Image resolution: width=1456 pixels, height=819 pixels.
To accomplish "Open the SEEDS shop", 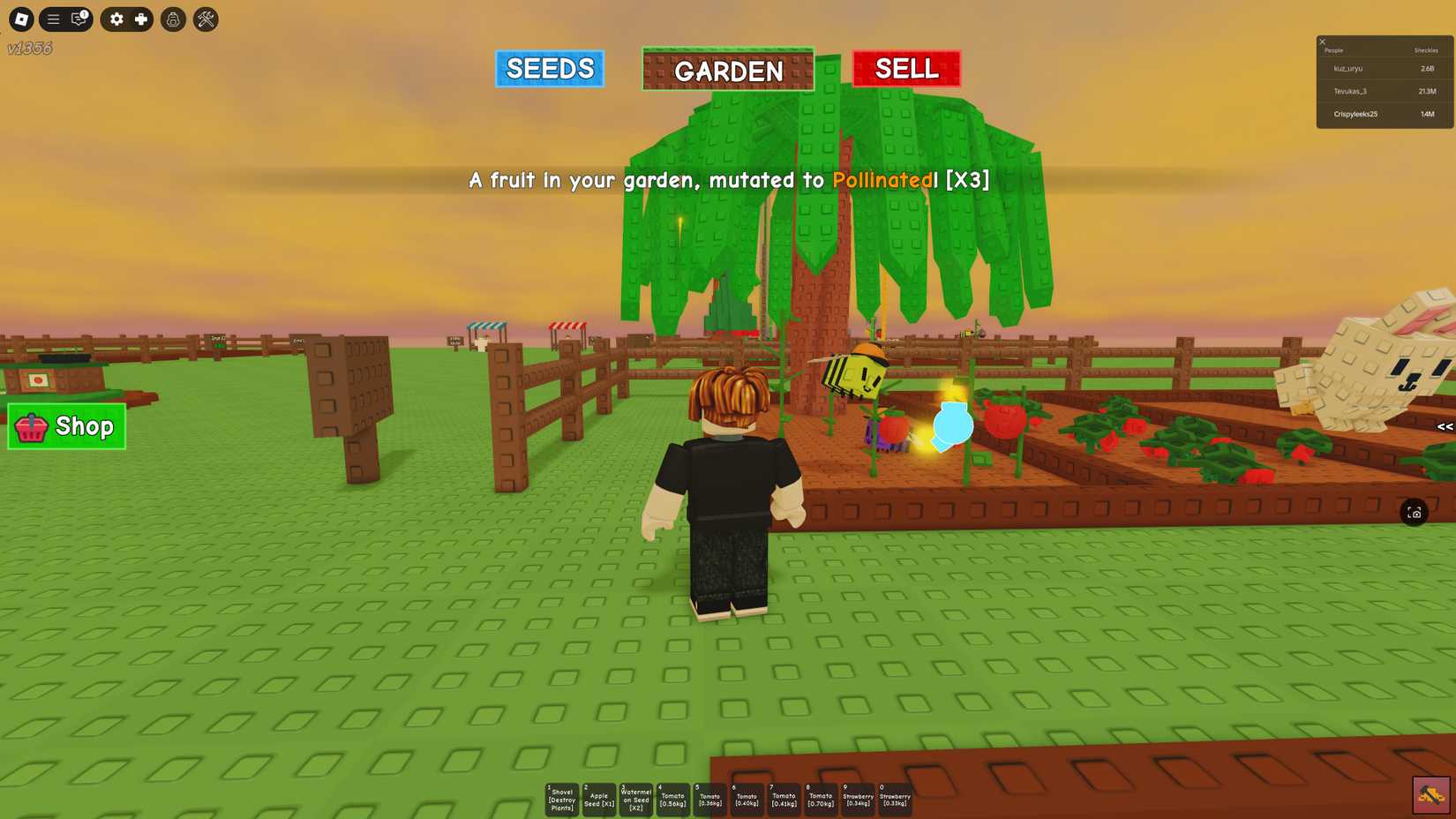I will [549, 68].
